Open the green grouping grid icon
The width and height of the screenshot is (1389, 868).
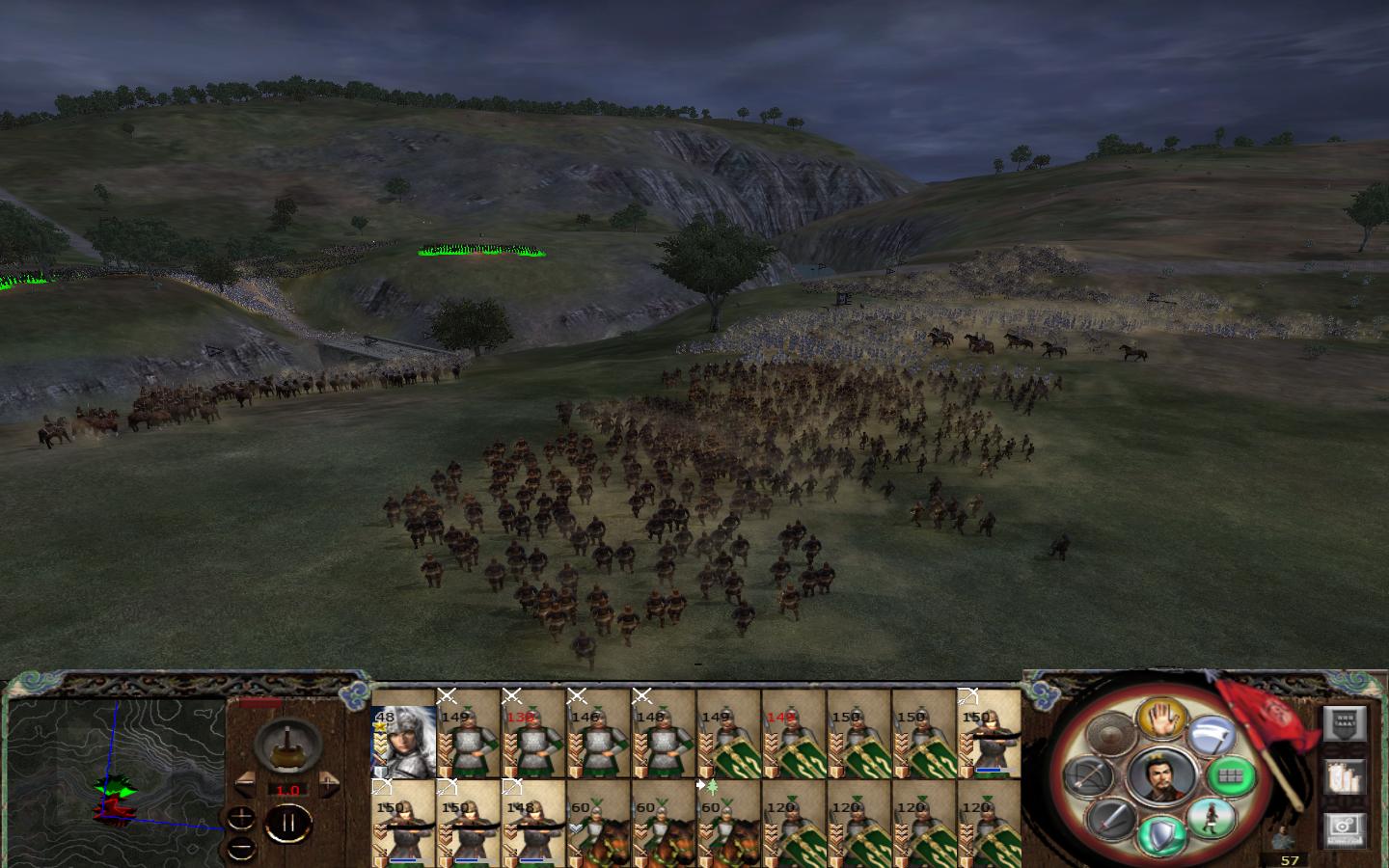pyautogui.click(x=1230, y=776)
